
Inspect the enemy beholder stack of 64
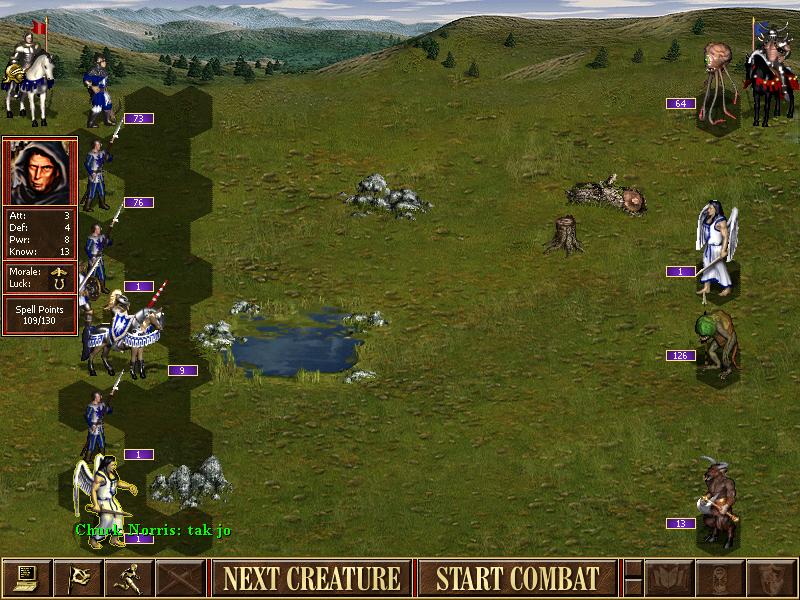click(718, 80)
